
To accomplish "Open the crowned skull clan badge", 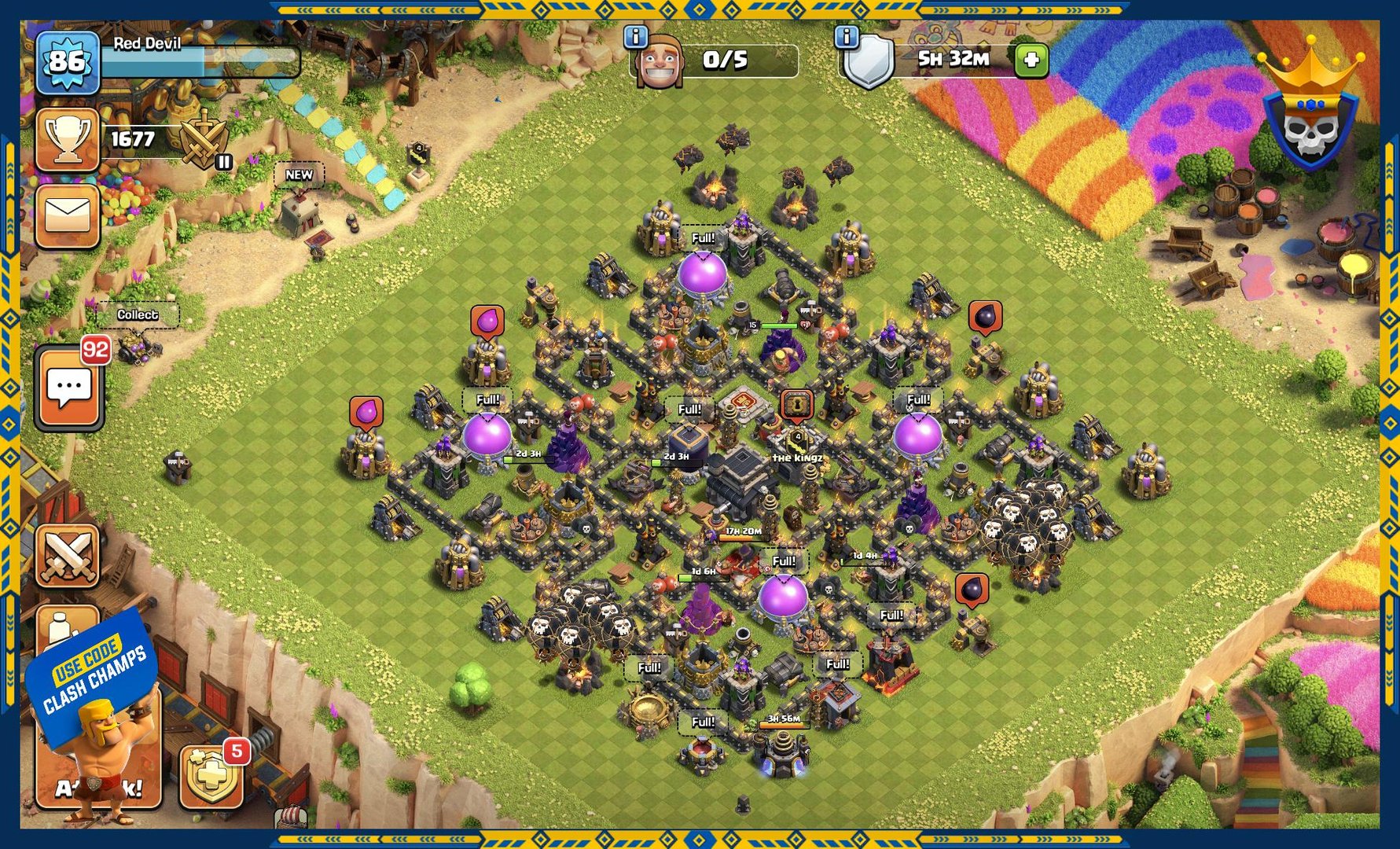I will click(x=1310, y=118).
